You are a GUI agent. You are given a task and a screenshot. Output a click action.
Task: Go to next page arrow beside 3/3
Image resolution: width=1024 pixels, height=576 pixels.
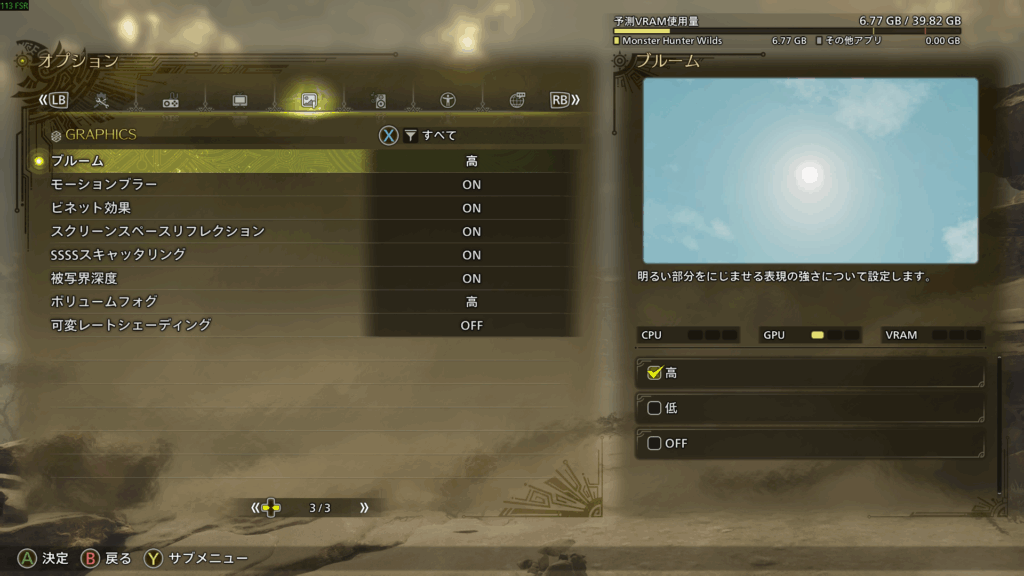[x=364, y=508]
